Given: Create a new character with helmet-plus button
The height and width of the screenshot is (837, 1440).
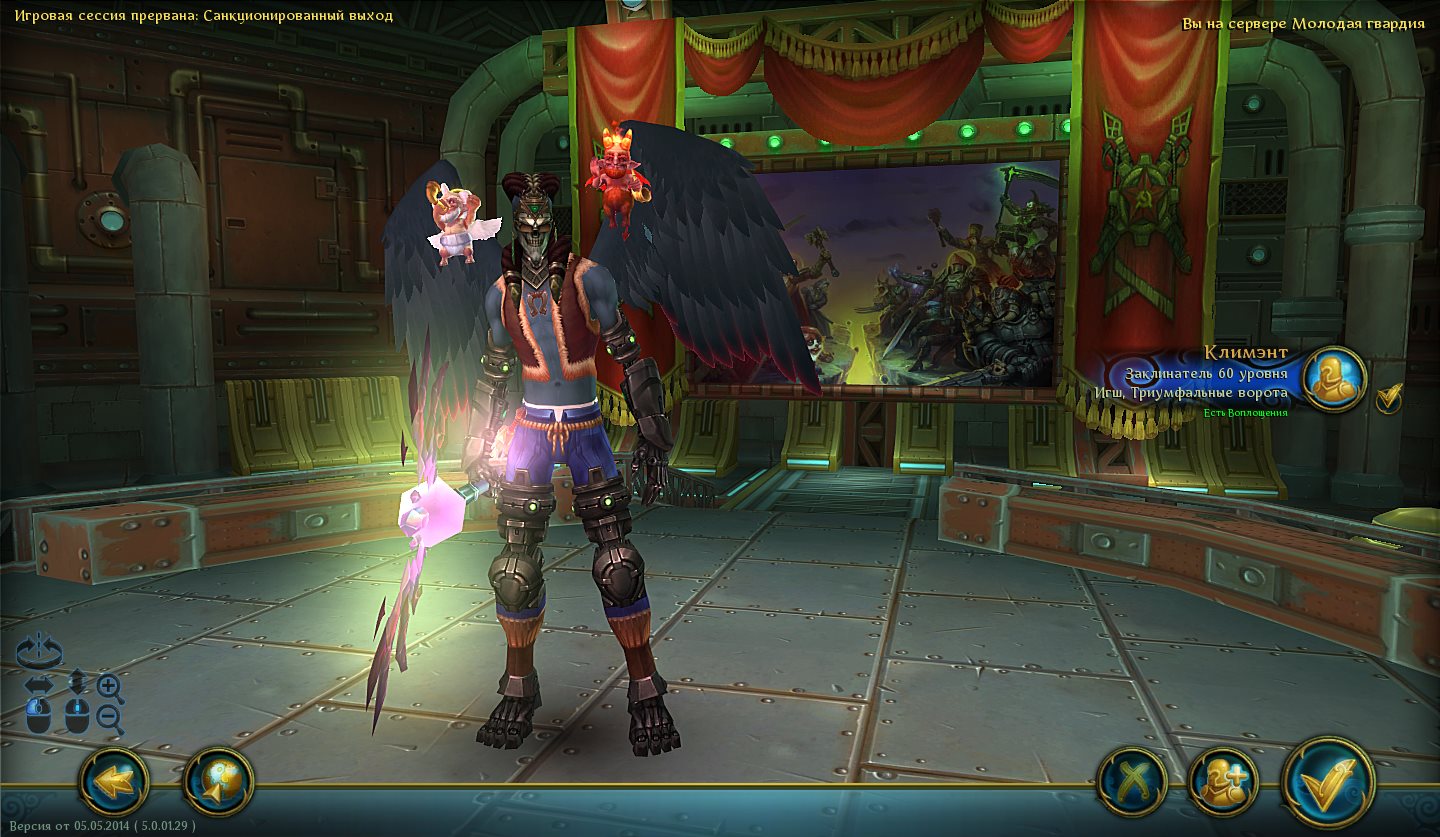Looking at the screenshot, I should coord(1223,781).
